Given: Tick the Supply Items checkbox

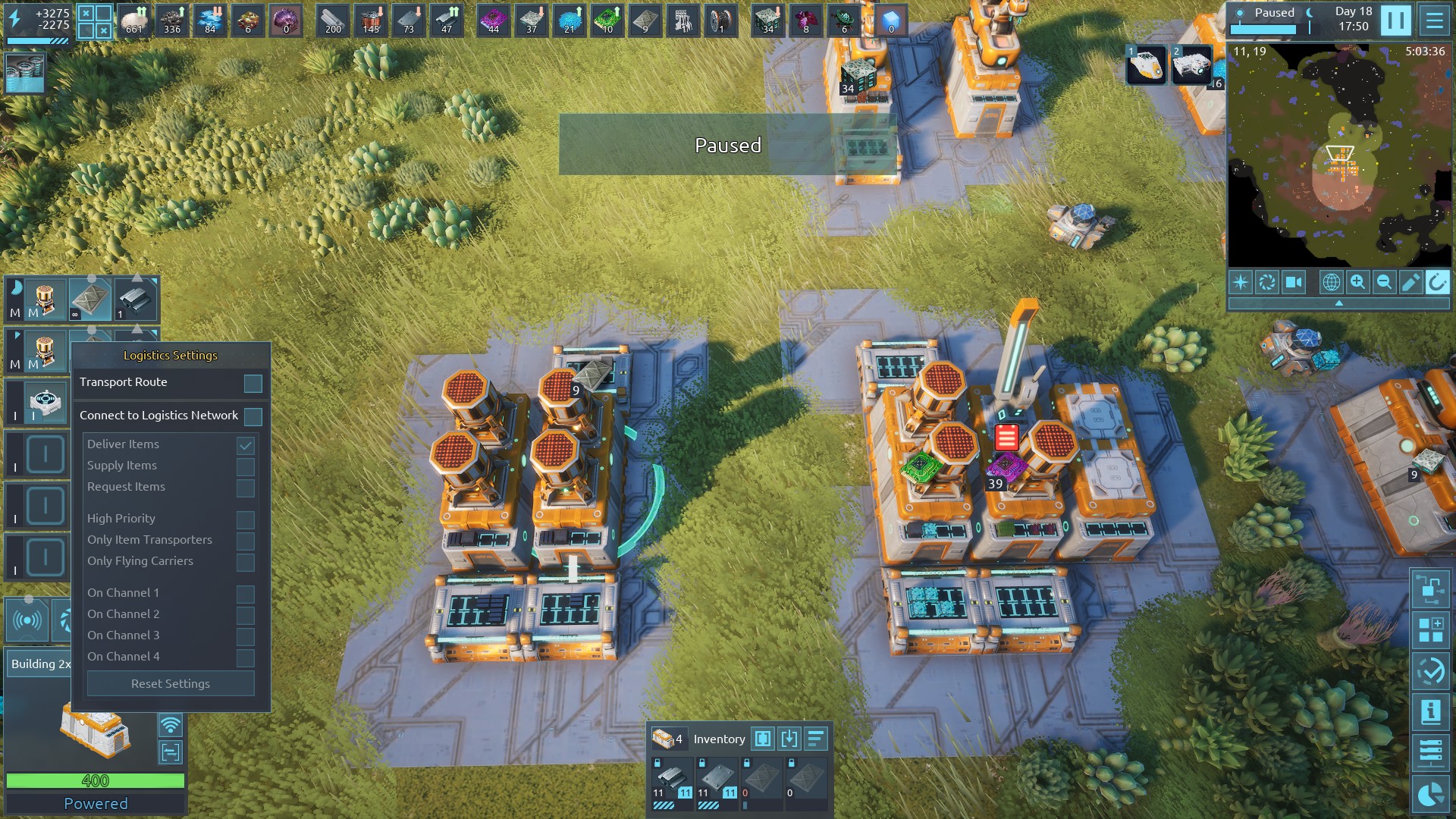Looking at the screenshot, I should click(245, 466).
